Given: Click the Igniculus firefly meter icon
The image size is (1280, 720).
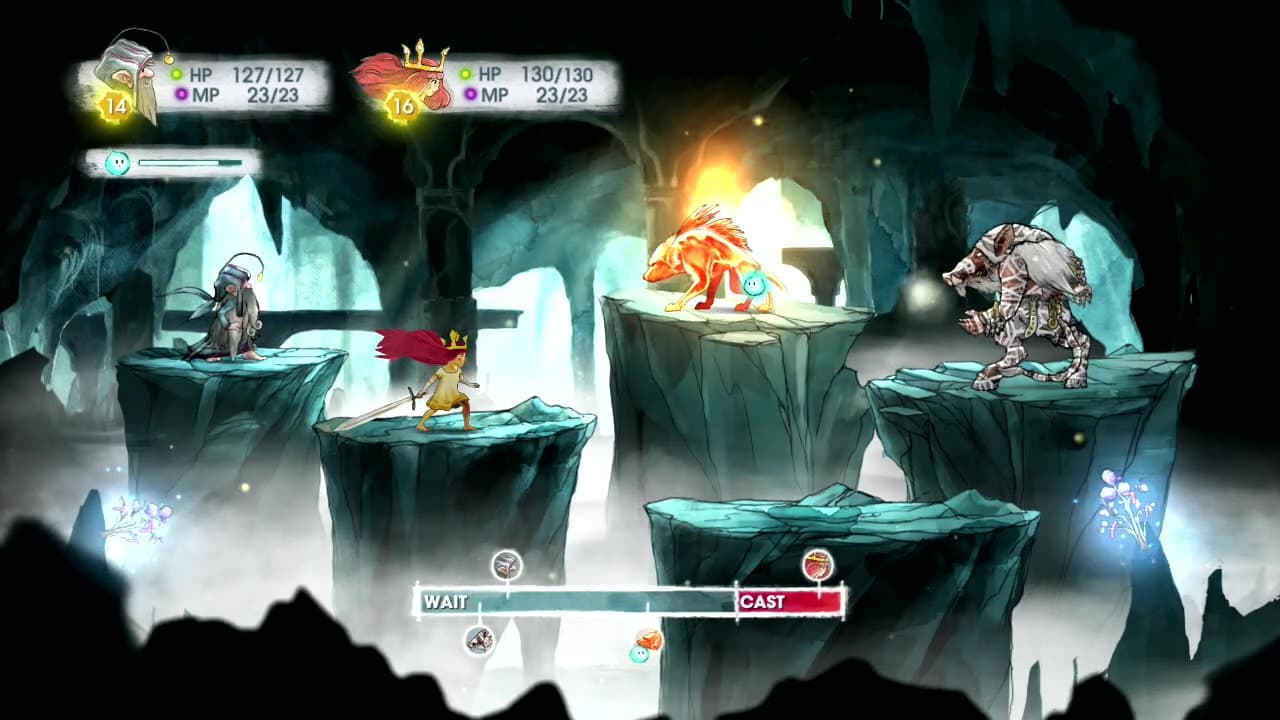Looking at the screenshot, I should 117,162.
